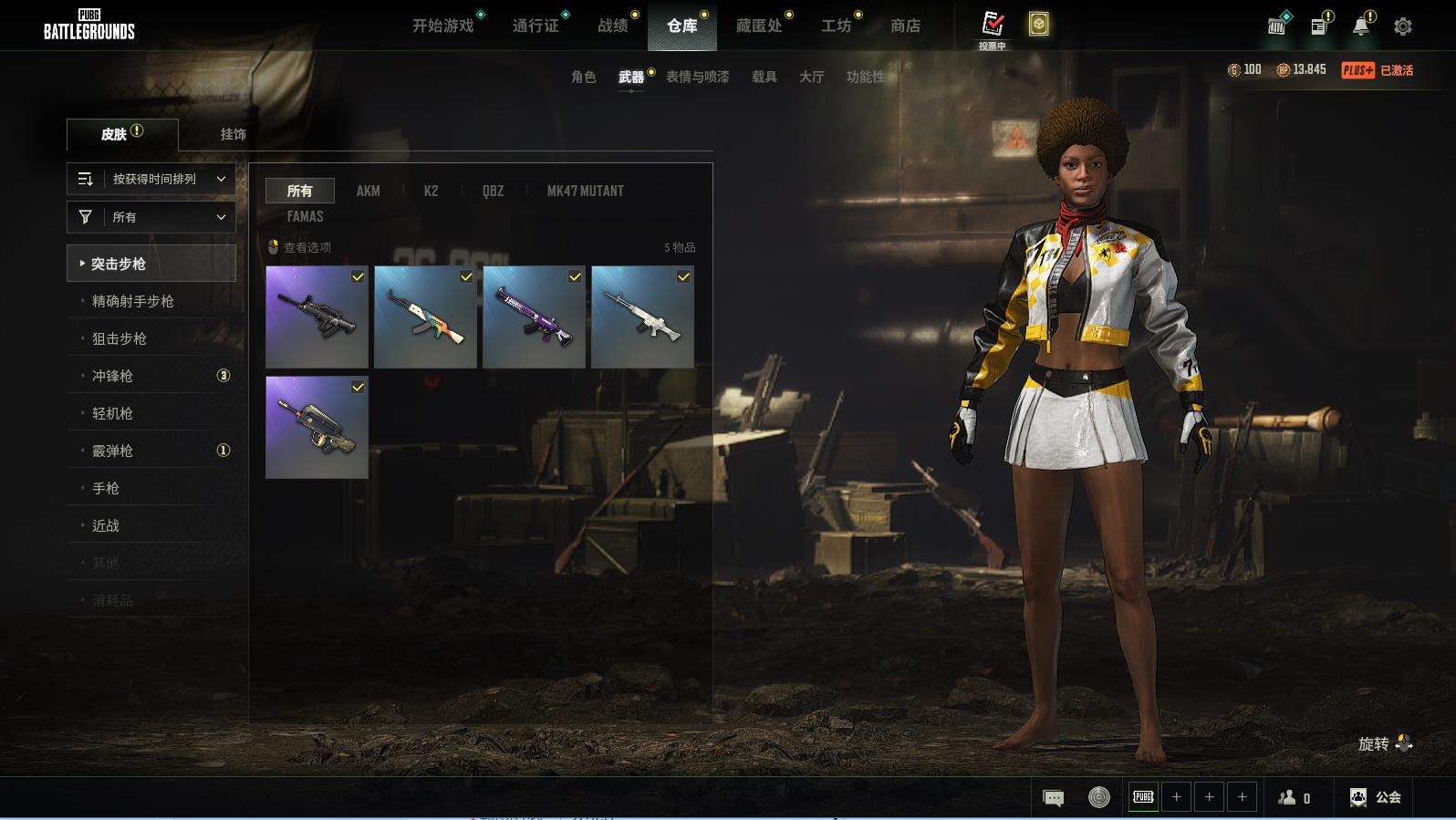Open the notifications bell
The width and height of the screenshot is (1456, 820).
1360,26
